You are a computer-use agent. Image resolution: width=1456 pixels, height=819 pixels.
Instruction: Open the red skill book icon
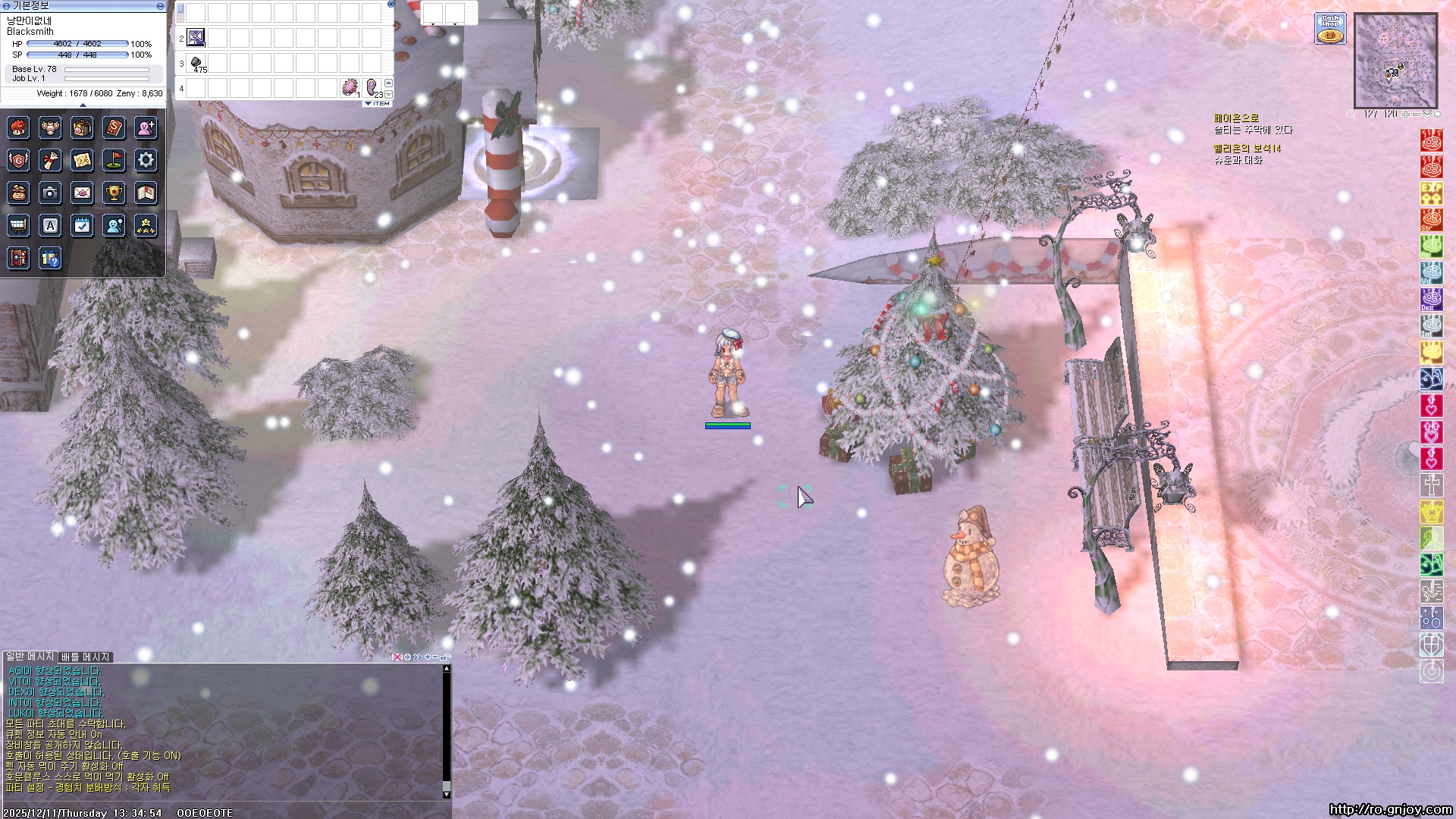tap(114, 127)
